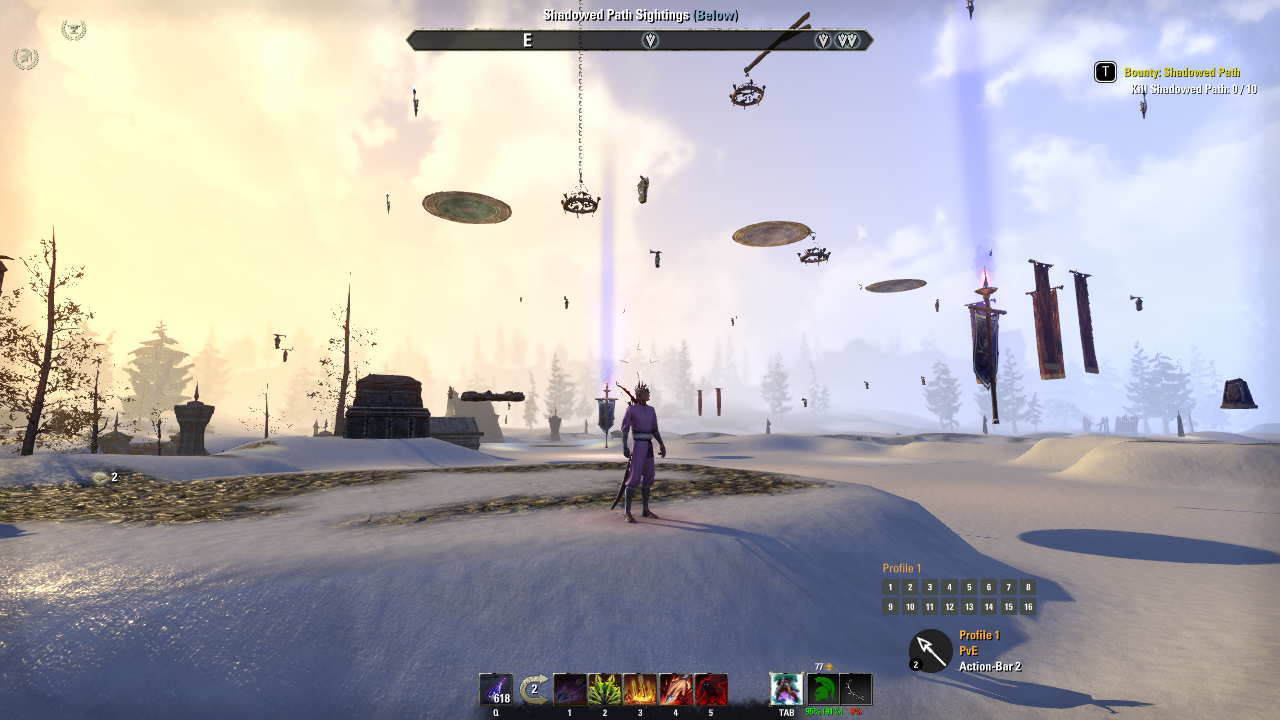Screen dimensions: 1280x720
Task: Select the bow weapon charge icon
Action: (x=856, y=689)
